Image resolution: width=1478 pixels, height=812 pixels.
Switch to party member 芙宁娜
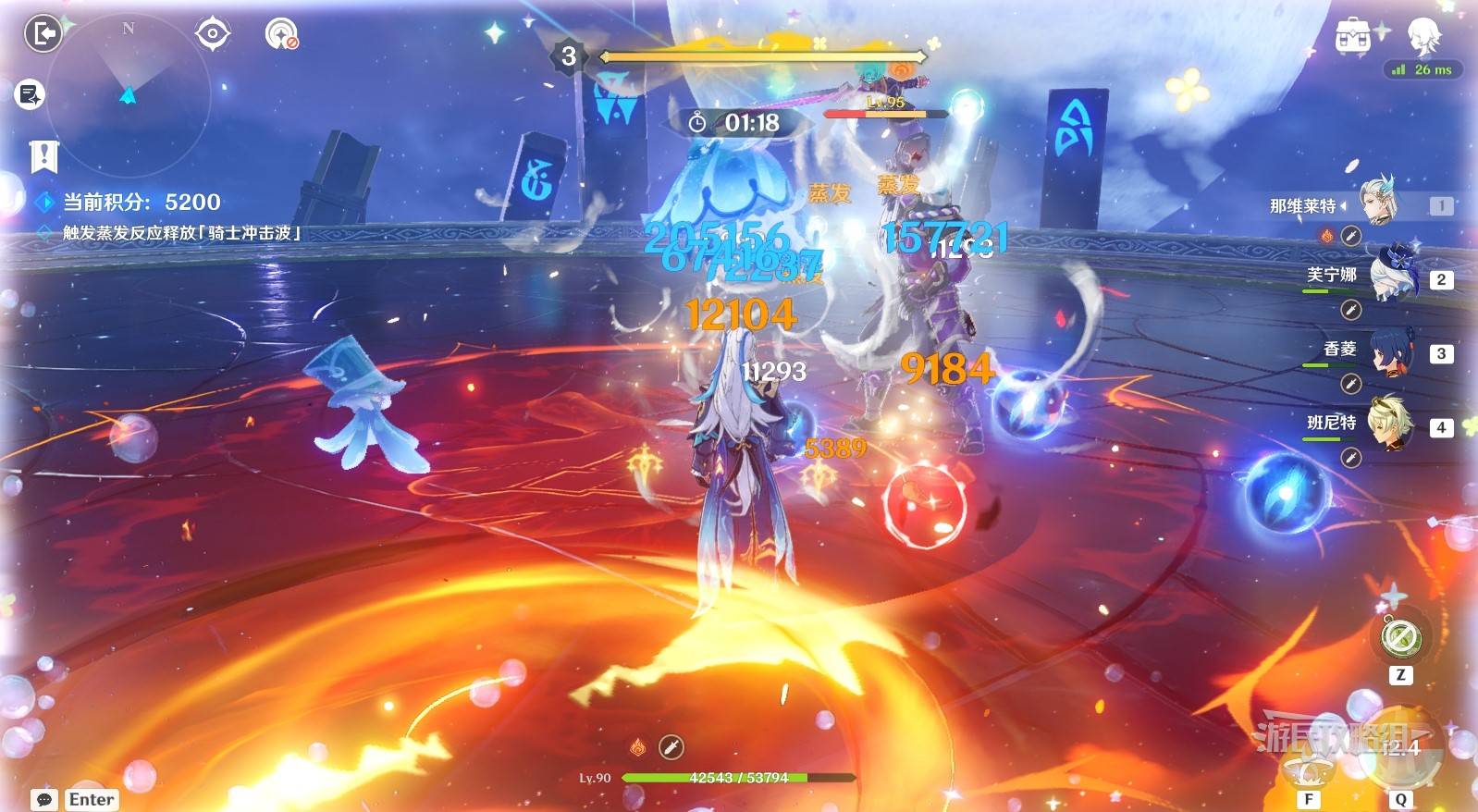click(x=1391, y=274)
